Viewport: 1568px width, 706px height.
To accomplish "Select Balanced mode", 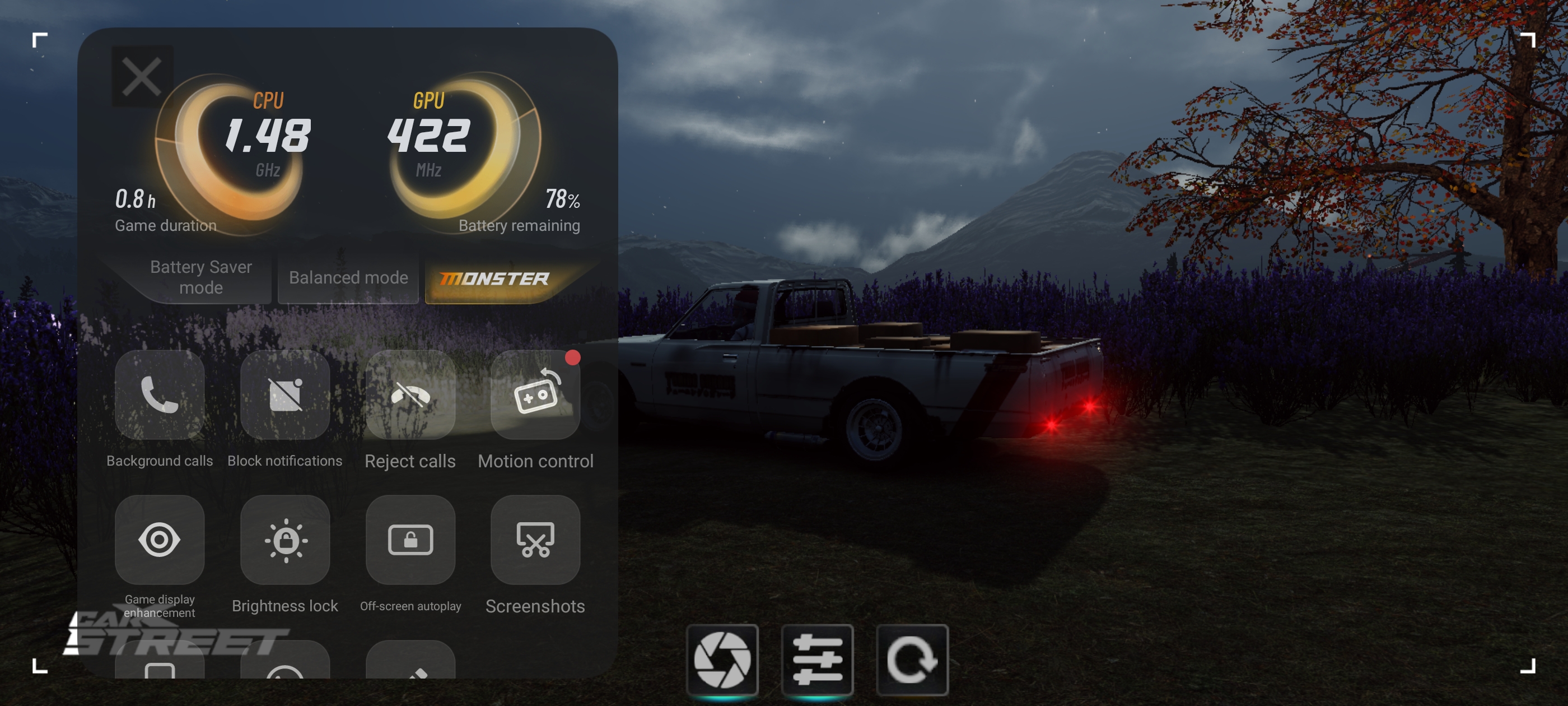I will click(x=348, y=278).
